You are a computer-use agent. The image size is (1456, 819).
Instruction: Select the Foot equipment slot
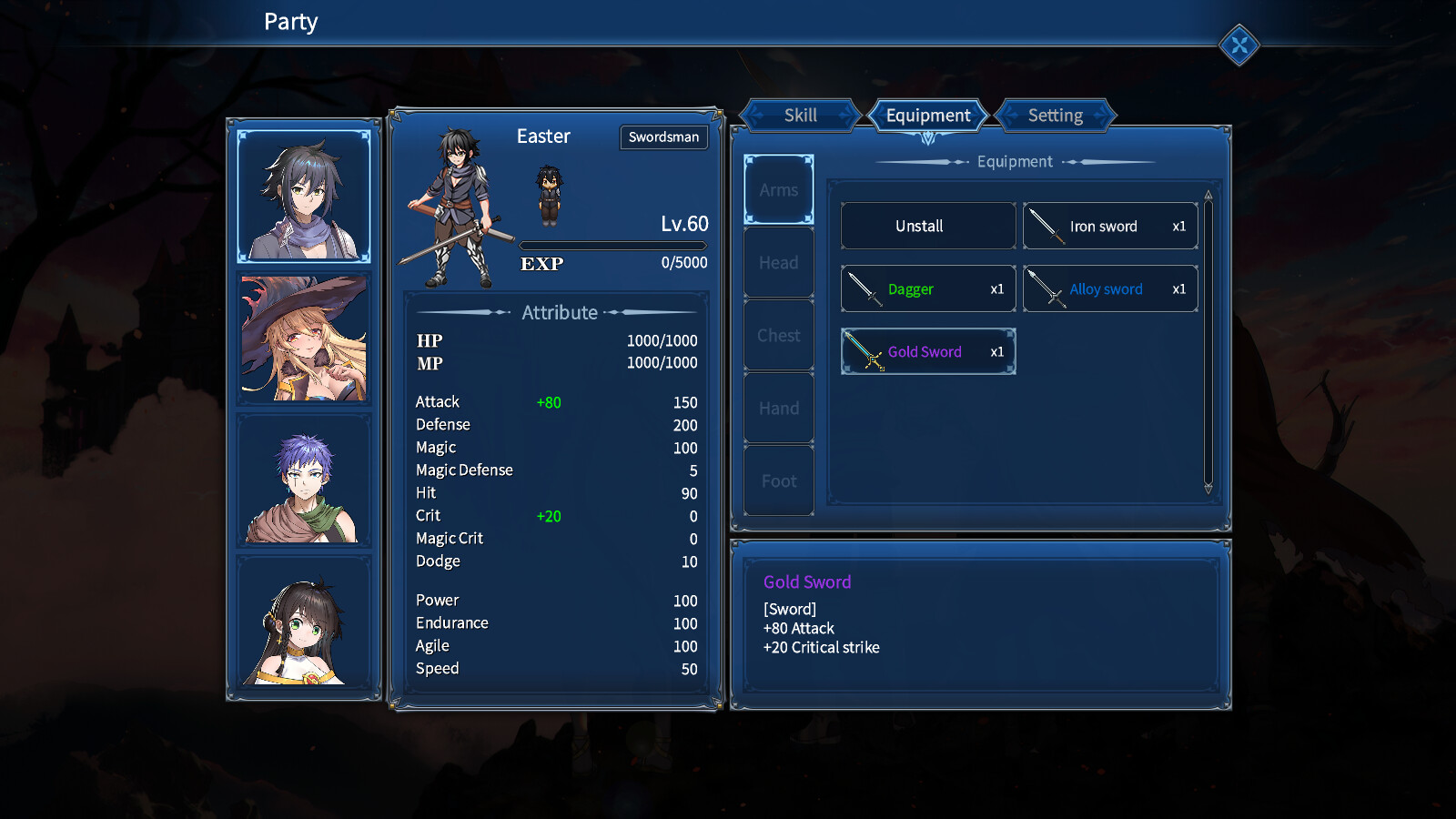pos(778,480)
